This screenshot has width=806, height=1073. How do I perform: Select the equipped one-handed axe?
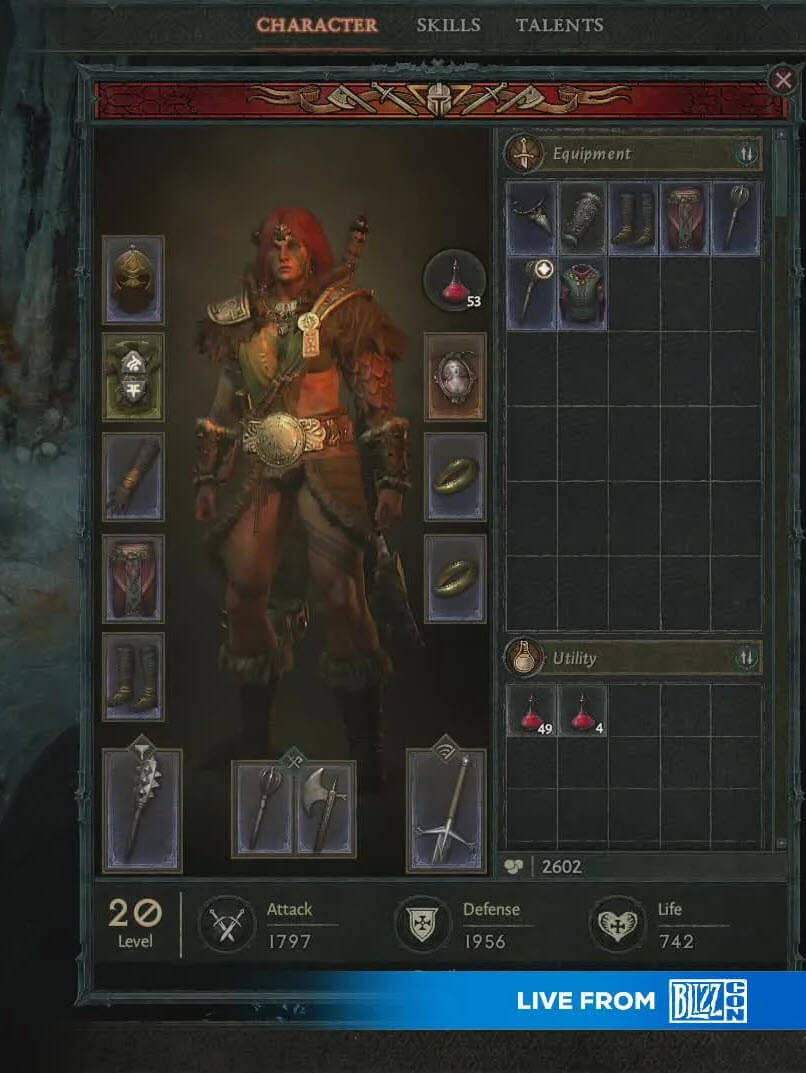(x=325, y=808)
